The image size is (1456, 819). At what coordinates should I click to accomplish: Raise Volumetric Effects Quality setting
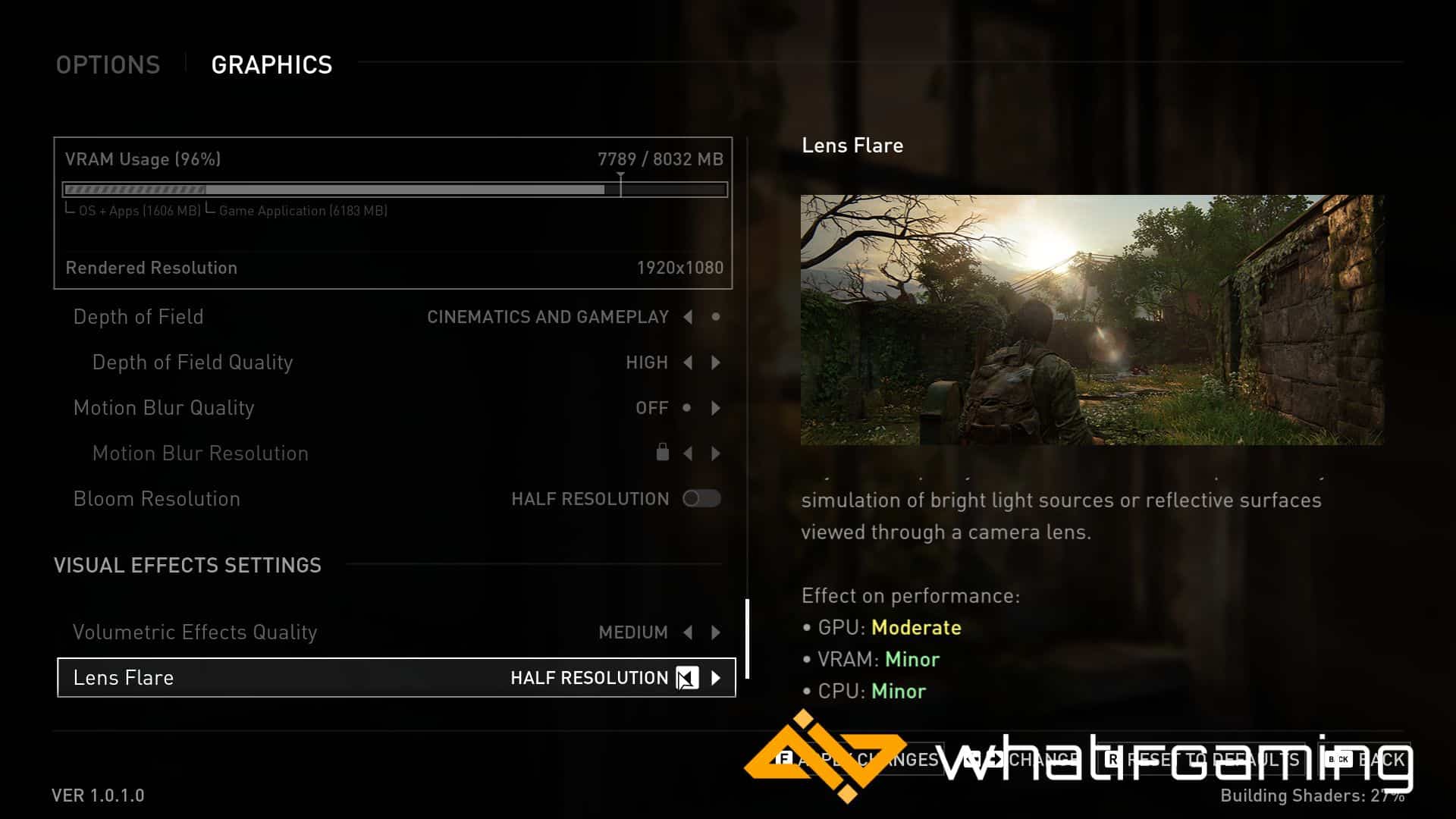pyautogui.click(x=716, y=632)
